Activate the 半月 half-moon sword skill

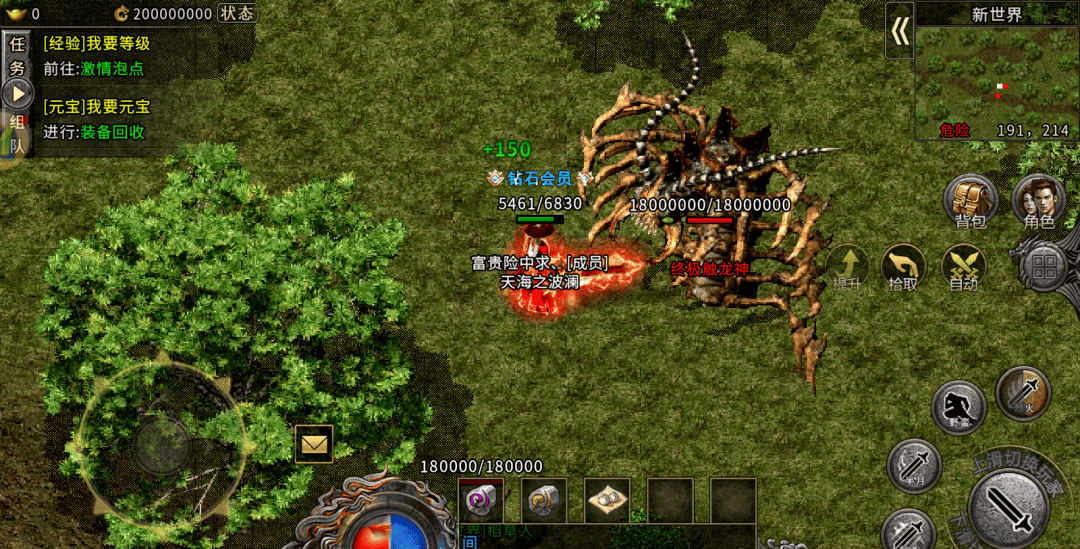[x=914, y=465]
